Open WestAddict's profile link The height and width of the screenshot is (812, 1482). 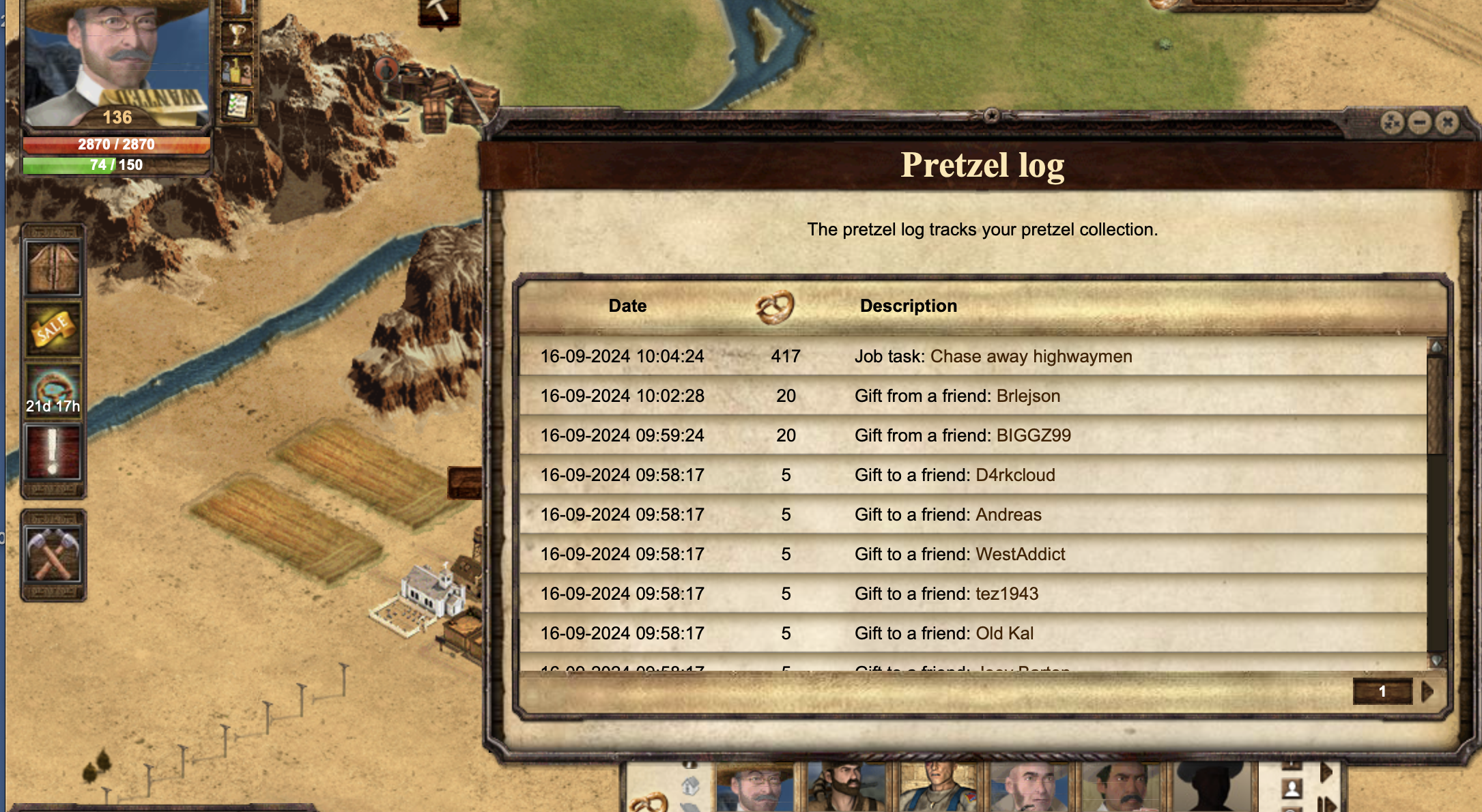pos(1021,554)
